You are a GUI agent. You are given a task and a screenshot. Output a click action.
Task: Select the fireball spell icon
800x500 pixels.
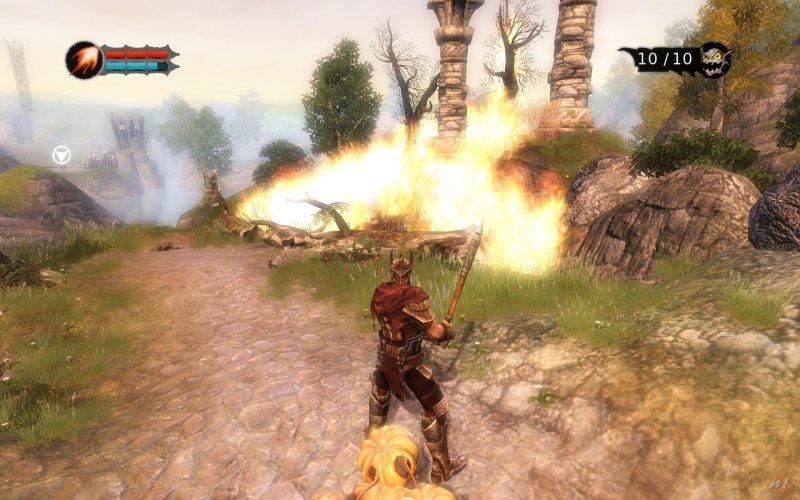coord(83,60)
